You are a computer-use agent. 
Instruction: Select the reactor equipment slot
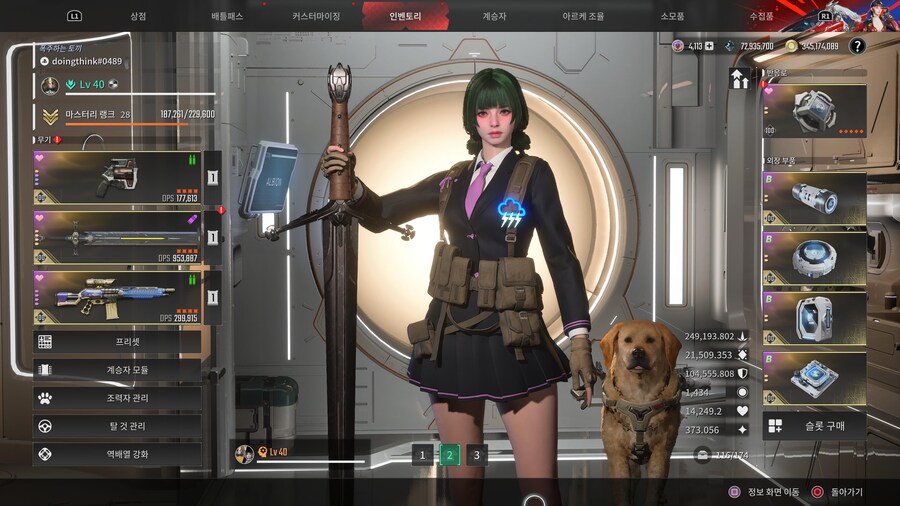(x=814, y=110)
